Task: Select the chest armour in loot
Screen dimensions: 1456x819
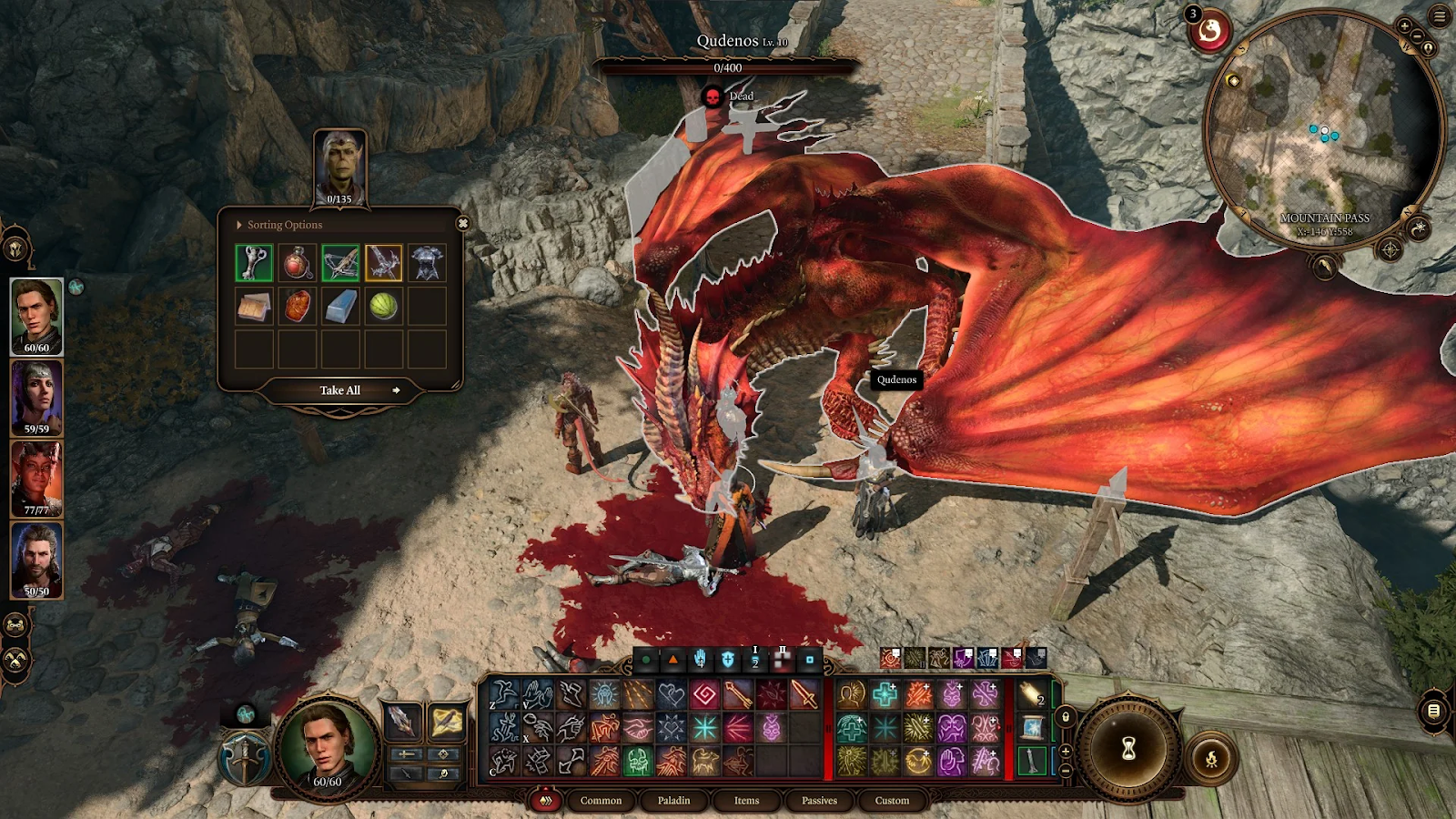Action: tap(427, 263)
